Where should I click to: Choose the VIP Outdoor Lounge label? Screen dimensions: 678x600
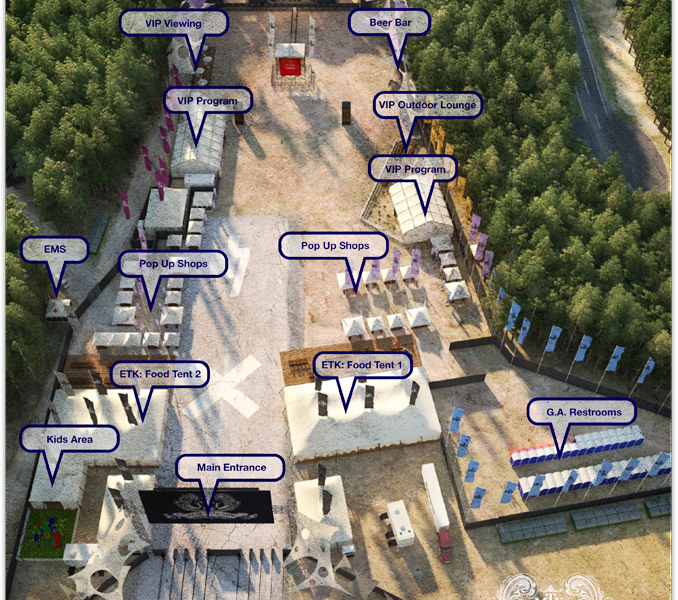click(427, 105)
